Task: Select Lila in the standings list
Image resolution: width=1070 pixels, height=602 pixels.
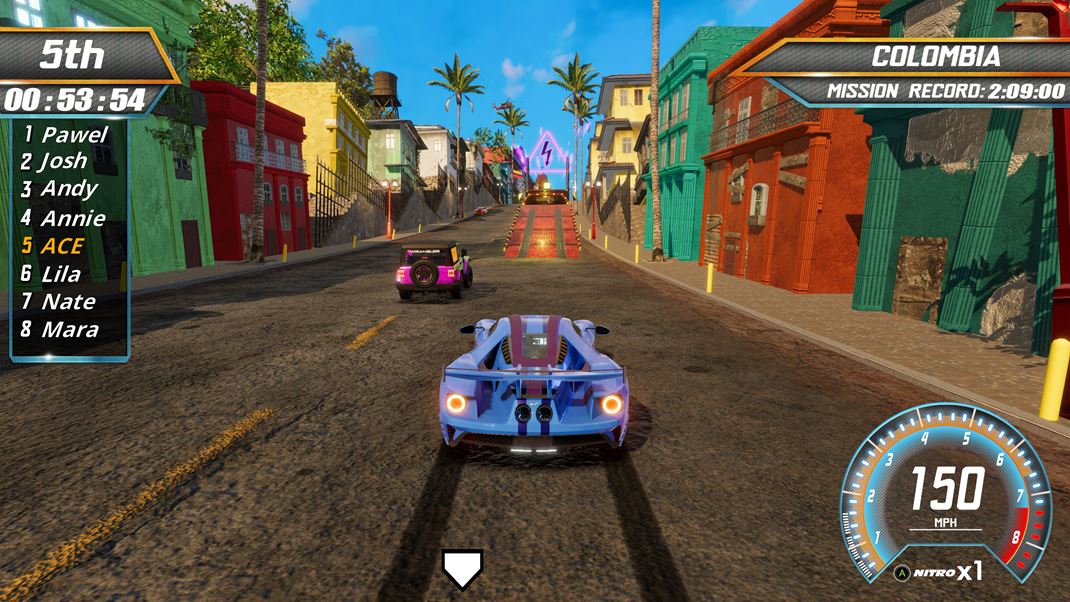Action: click(52, 273)
